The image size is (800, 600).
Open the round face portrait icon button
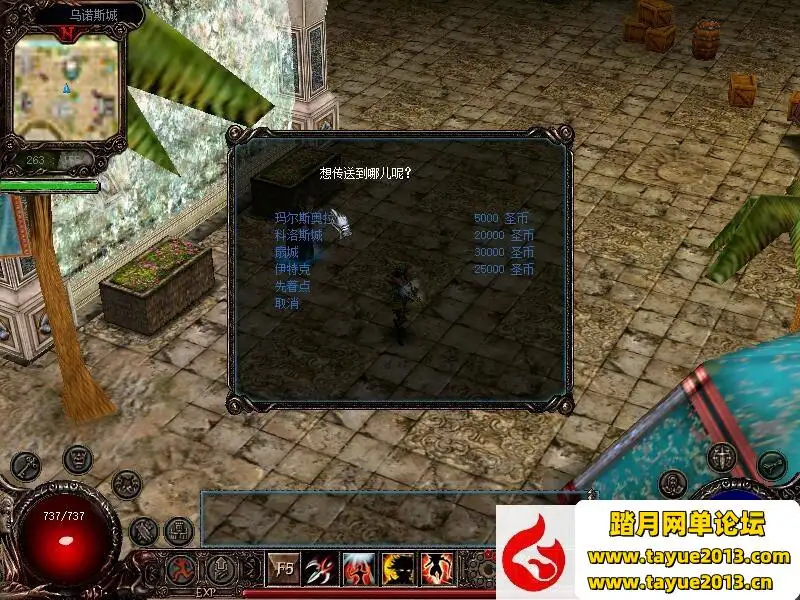(78, 459)
